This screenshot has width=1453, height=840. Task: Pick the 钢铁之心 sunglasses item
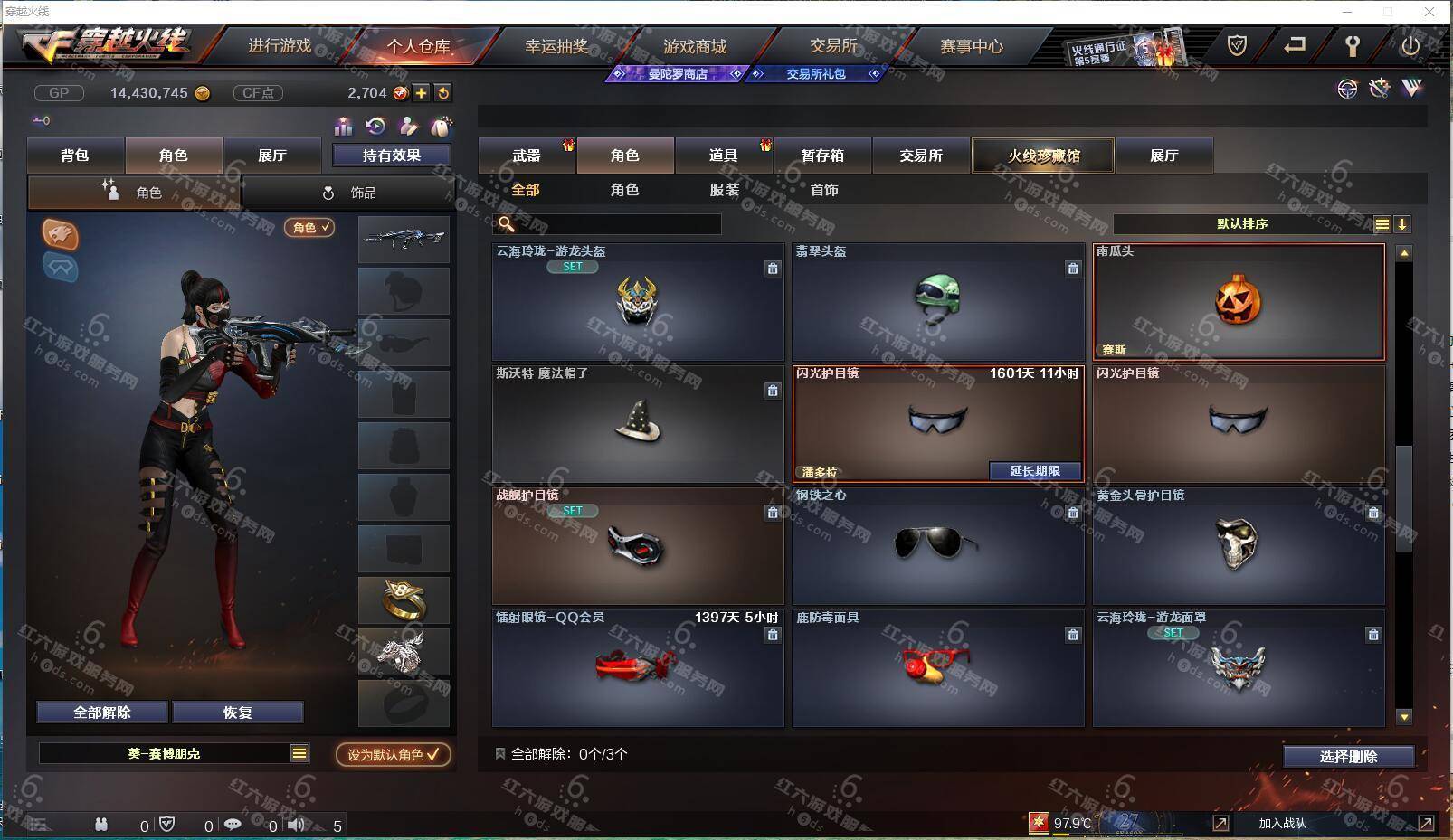[x=937, y=545]
